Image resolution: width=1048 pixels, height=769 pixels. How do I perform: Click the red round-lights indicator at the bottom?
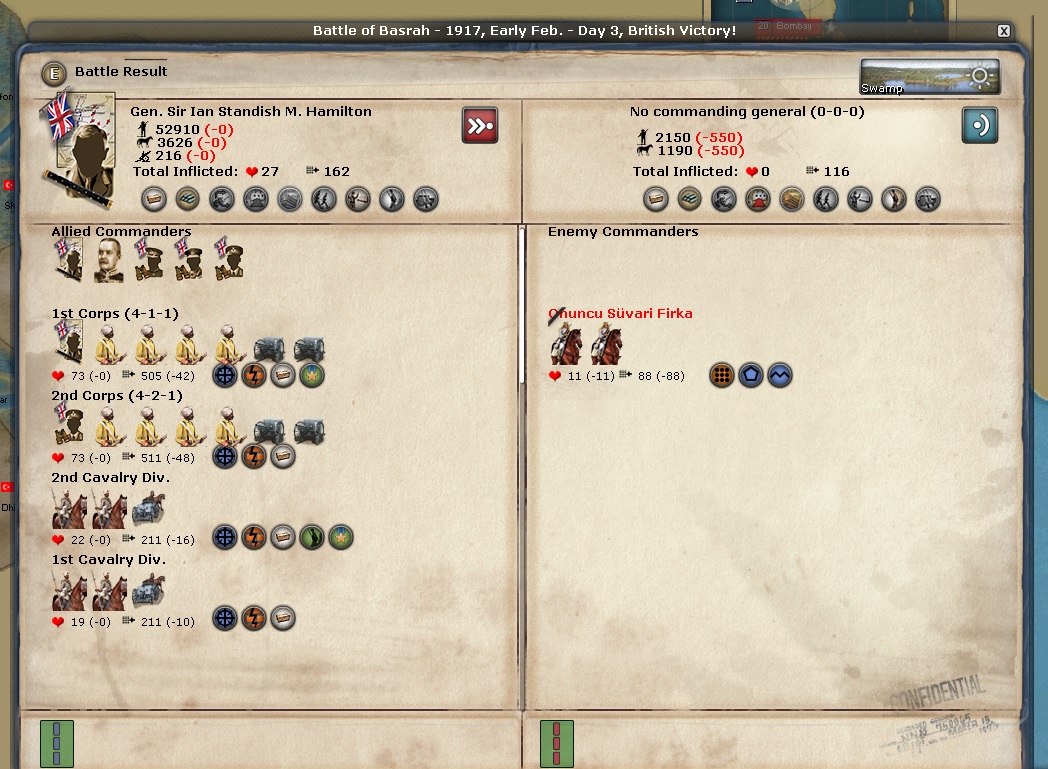[x=557, y=744]
